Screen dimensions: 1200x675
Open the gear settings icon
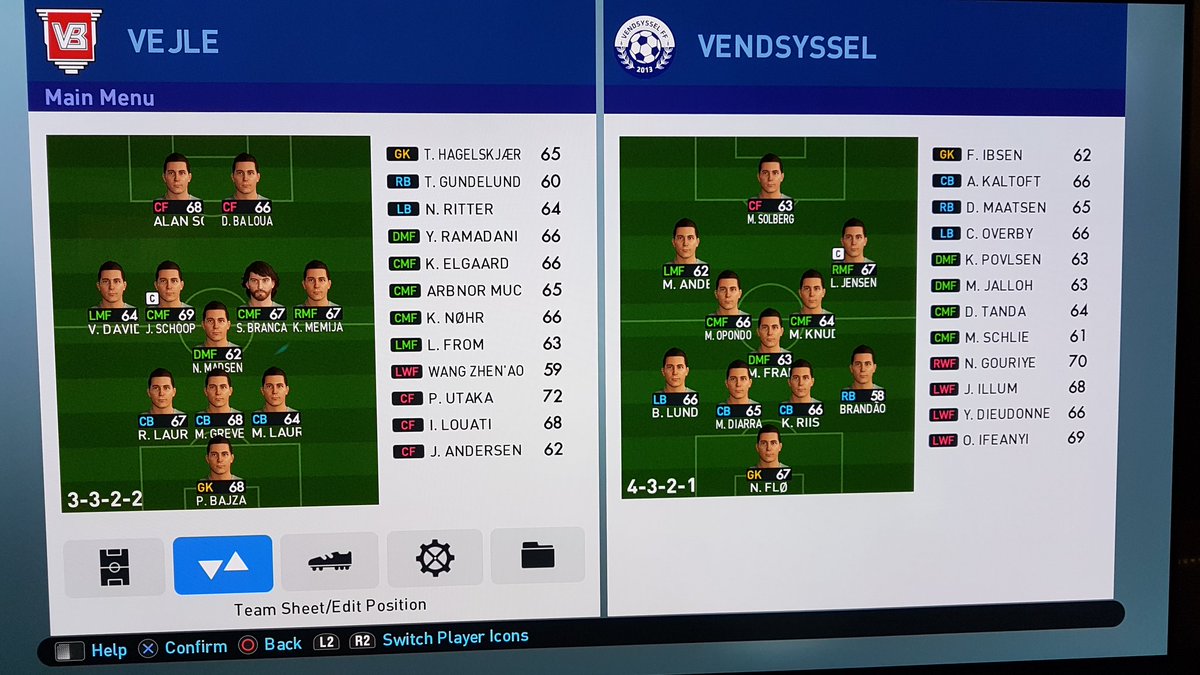pos(435,557)
